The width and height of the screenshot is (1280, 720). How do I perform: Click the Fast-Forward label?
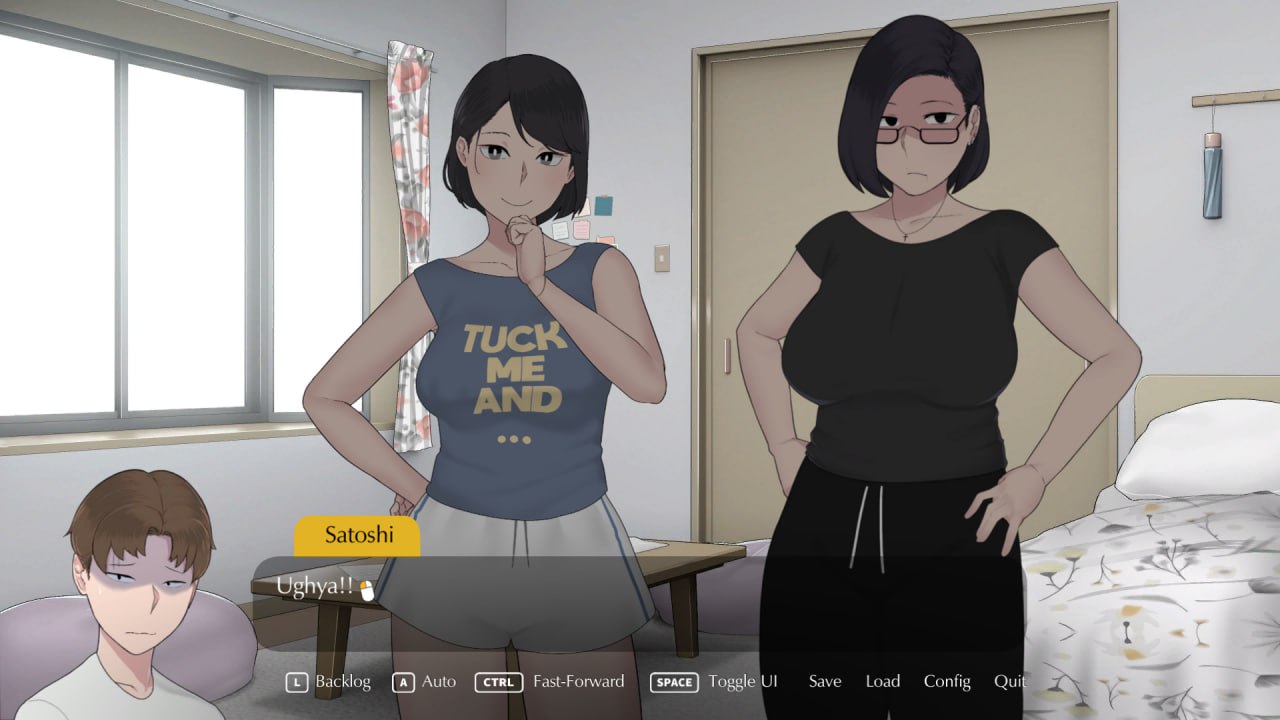coord(579,681)
